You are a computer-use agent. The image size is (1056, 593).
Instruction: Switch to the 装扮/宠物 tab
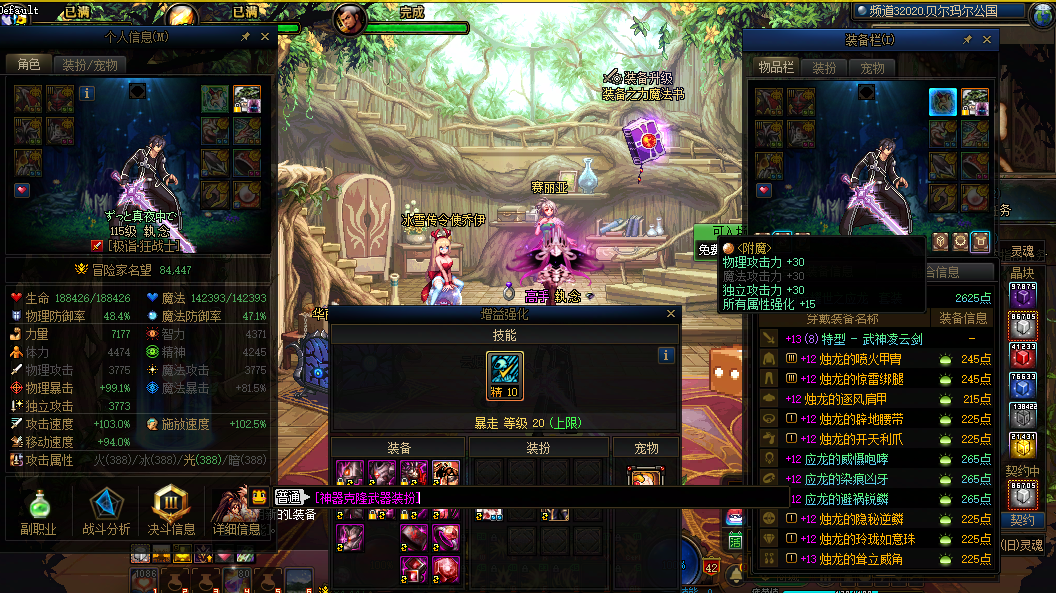click(89, 65)
